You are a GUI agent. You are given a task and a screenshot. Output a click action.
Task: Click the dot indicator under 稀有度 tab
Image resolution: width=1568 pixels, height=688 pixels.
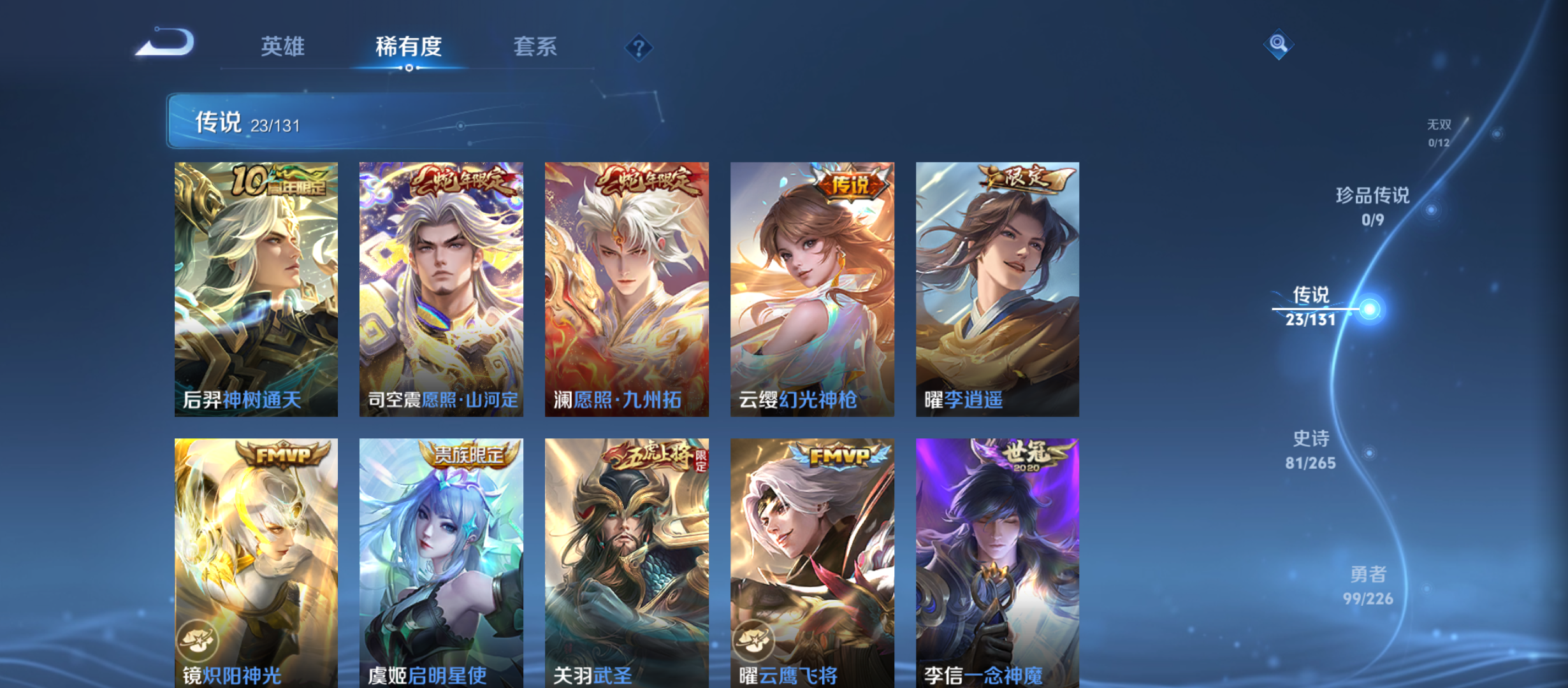click(409, 66)
